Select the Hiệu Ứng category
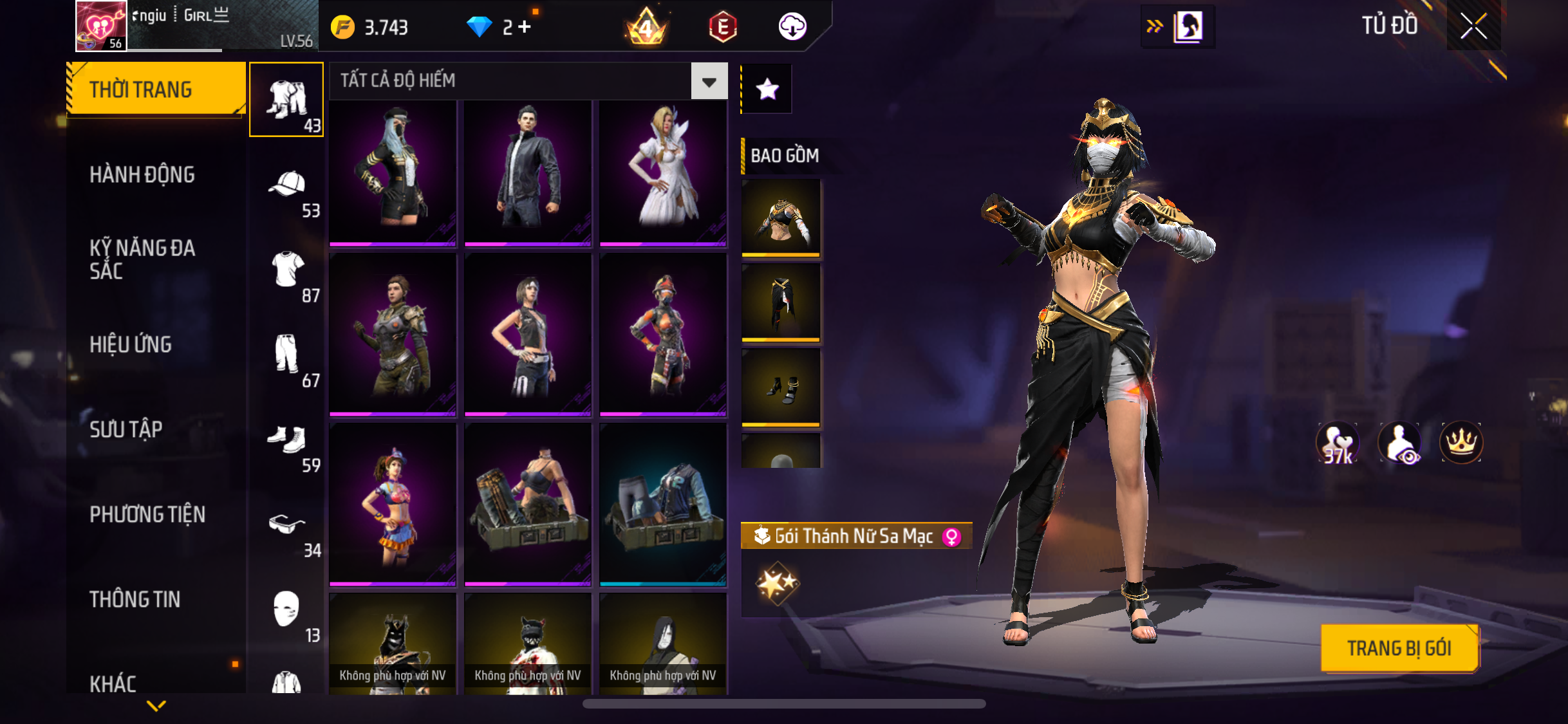The height and width of the screenshot is (724, 1568). (x=131, y=344)
